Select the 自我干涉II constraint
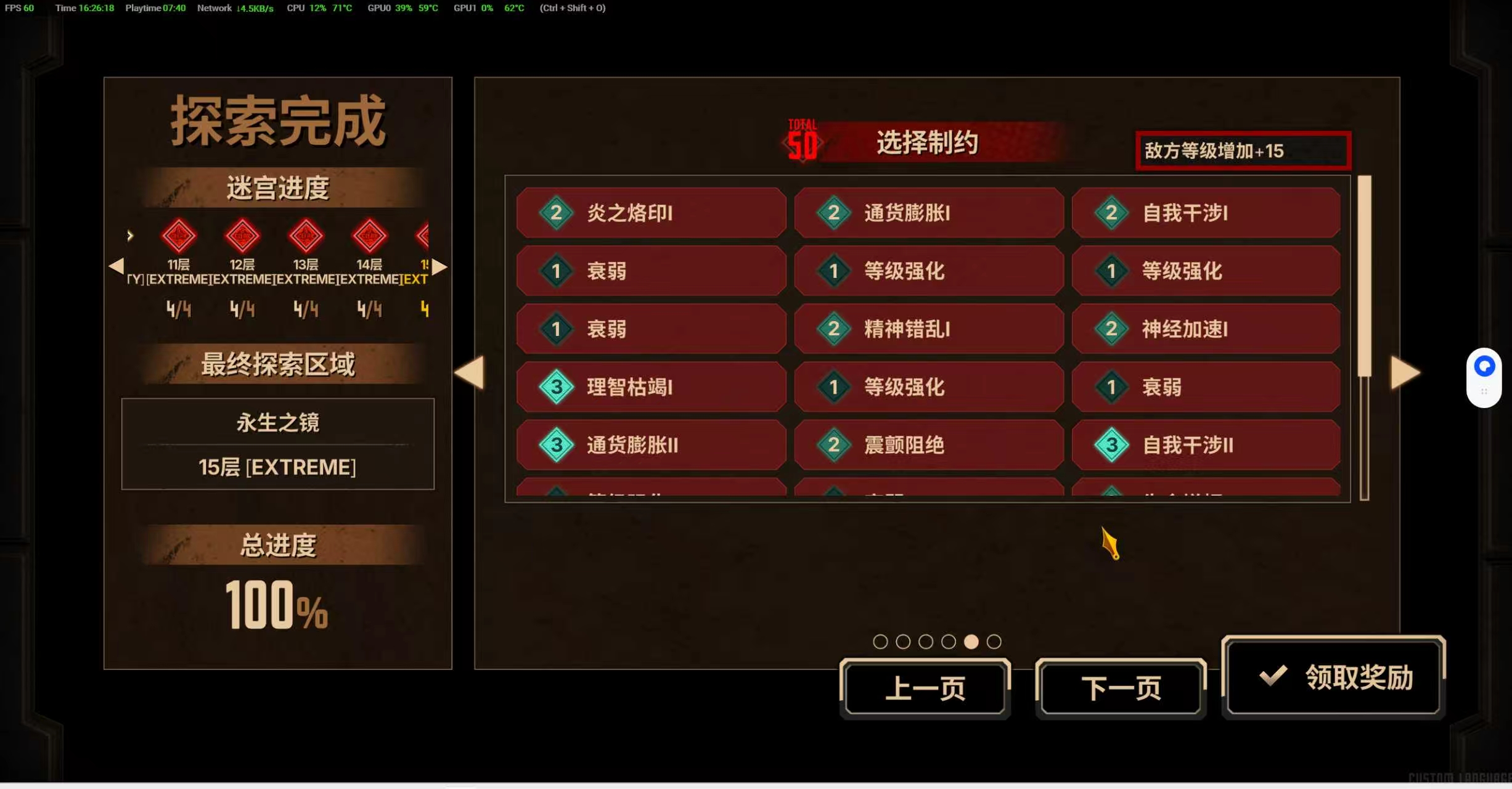This screenshot has height=789, width=1512. click(x=1206, y=445)
